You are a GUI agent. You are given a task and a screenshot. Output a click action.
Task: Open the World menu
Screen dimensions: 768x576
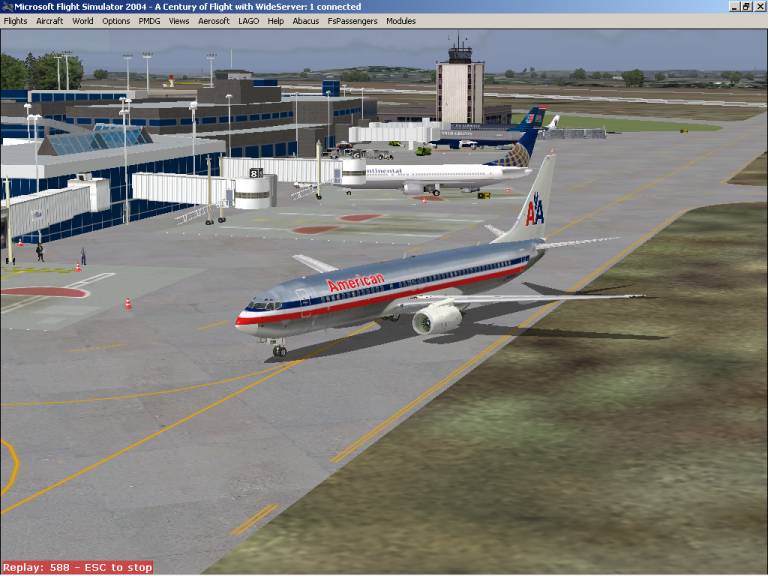click(x=83, y=20)
